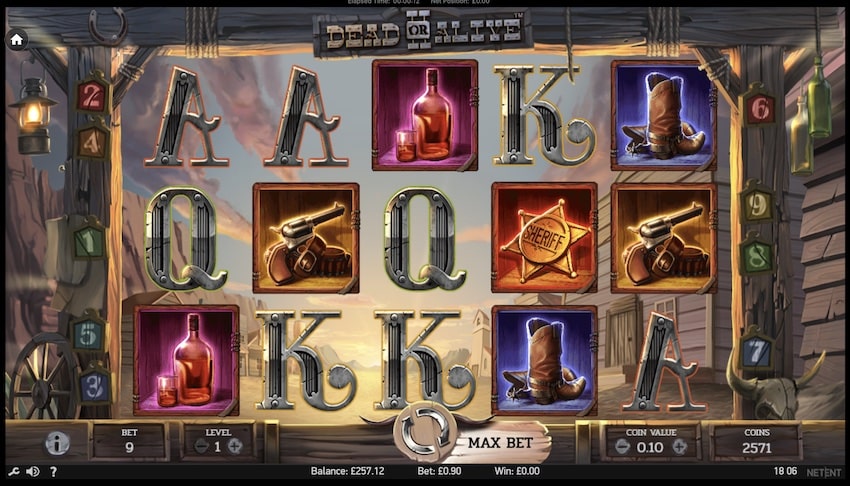Screen dimensions: 850x486
Task: Select payline number 3 marker
Action: pos(94,384)
